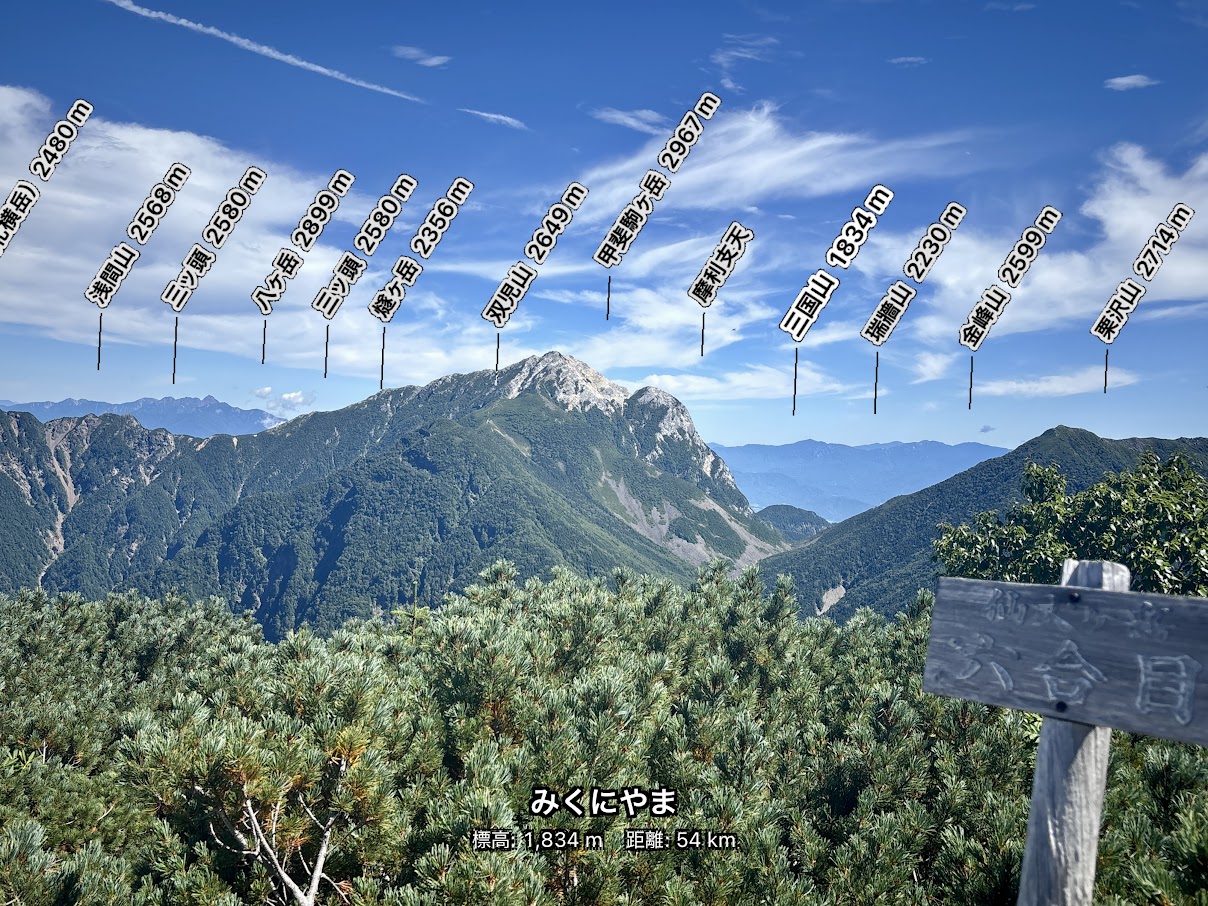The height and width of the screenshot is (906, 1208).
Task: Select the 双児山 2649 m label
Action: click(x=535, y=254)
